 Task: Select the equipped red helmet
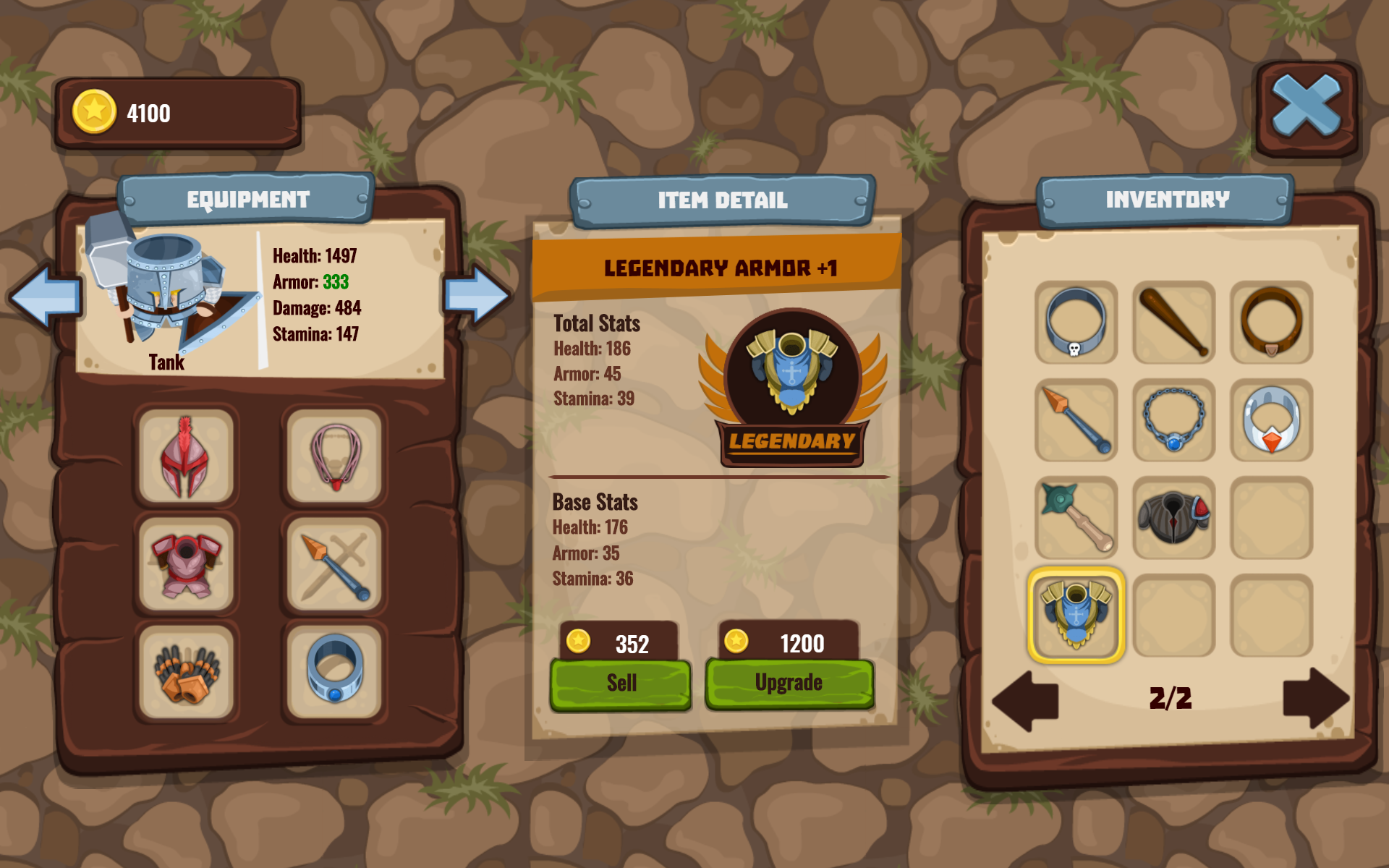[x=187, y=456]
